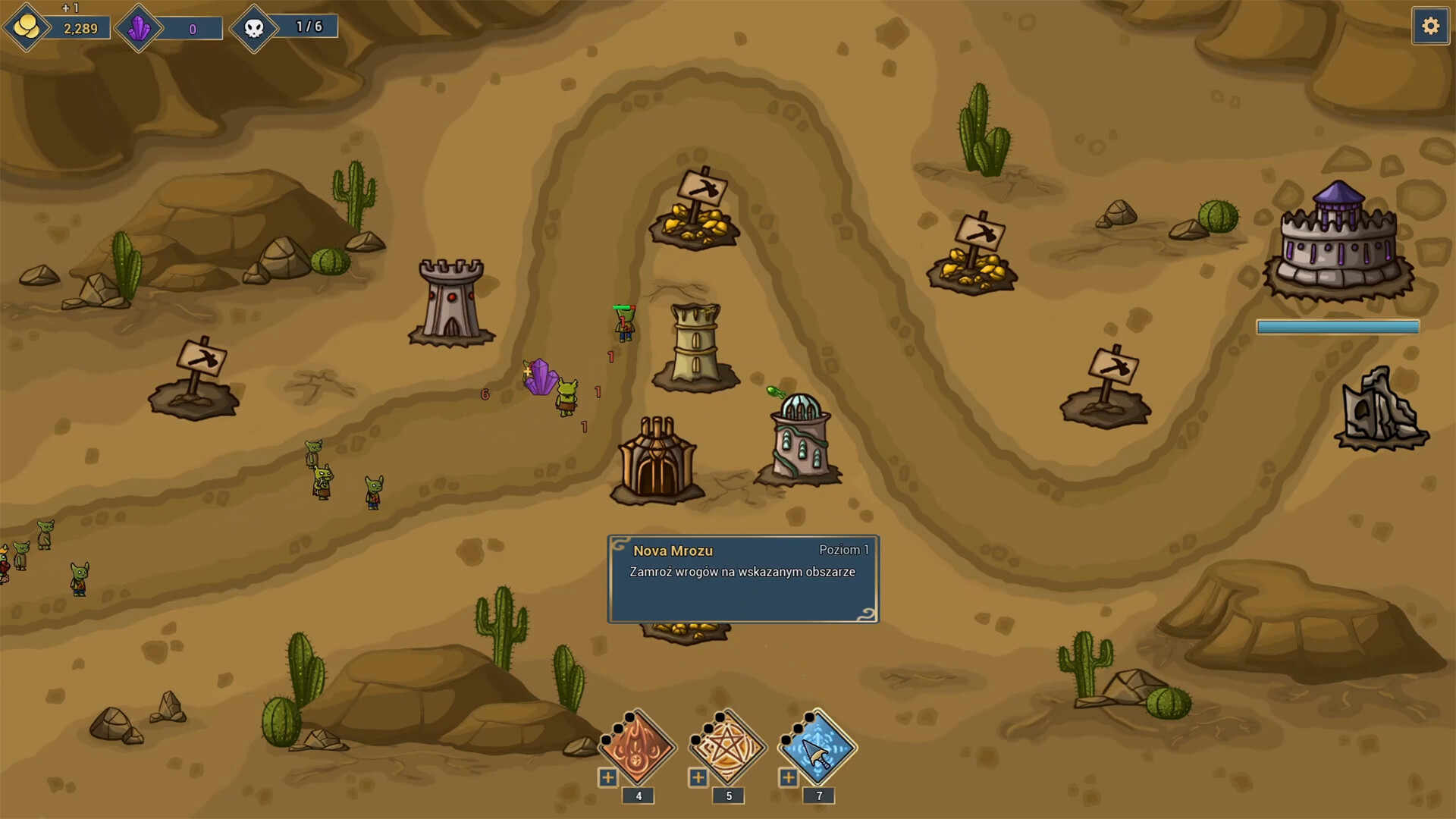Click the Nova Mrozu tooltip panel
Image resolution: width=1456 pixels, height=819 pixels.
pyautogui.click(x=742, y=579)
